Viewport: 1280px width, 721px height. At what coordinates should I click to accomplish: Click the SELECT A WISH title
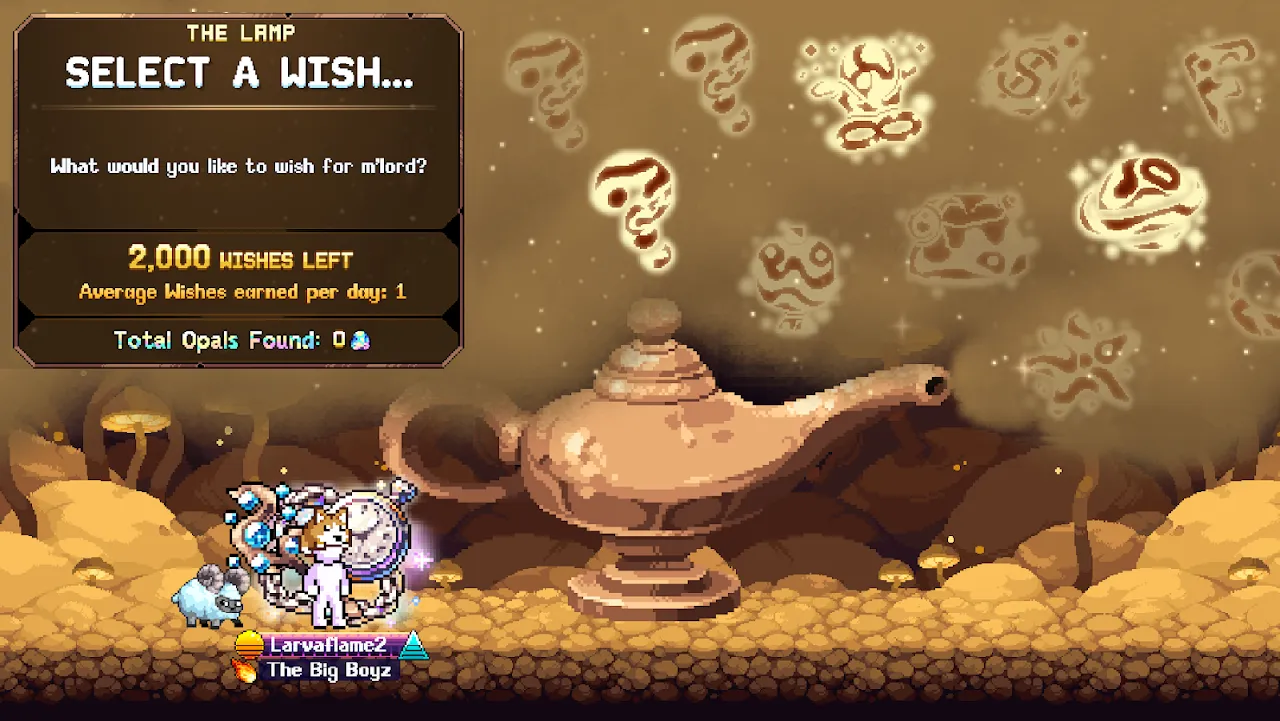[x=238, y=72]
